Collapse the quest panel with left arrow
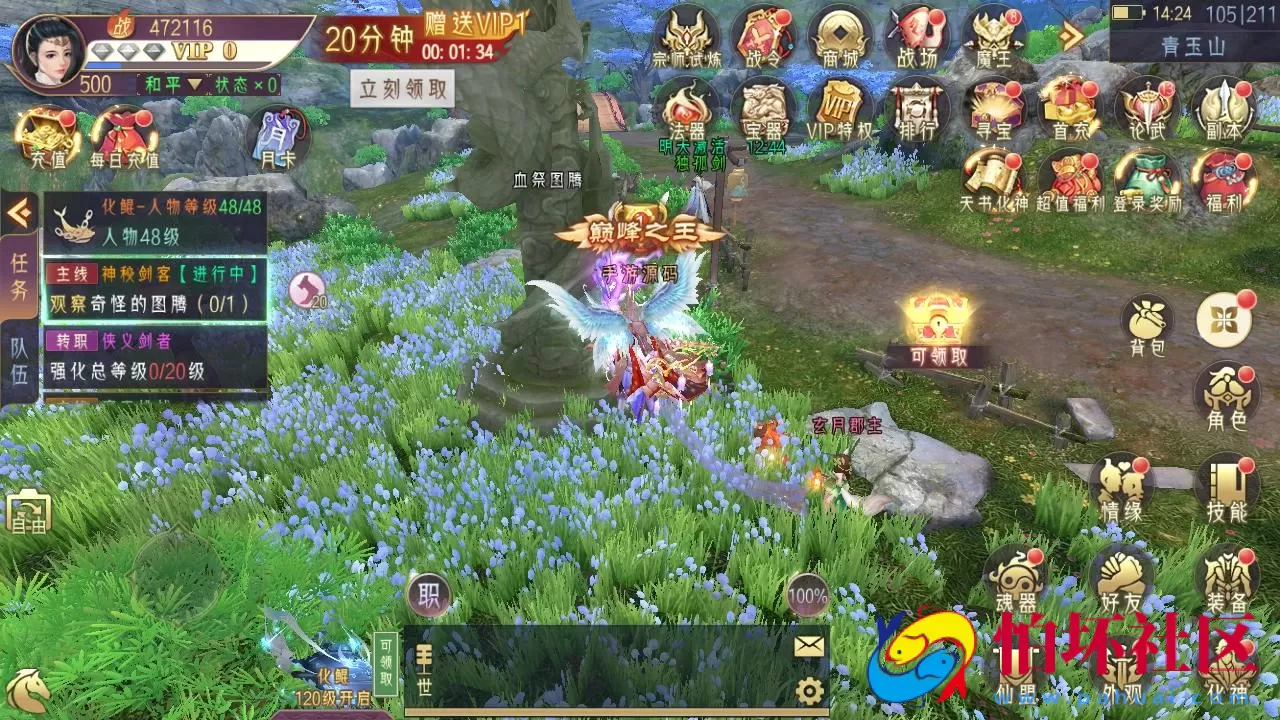 click(18, 210)
